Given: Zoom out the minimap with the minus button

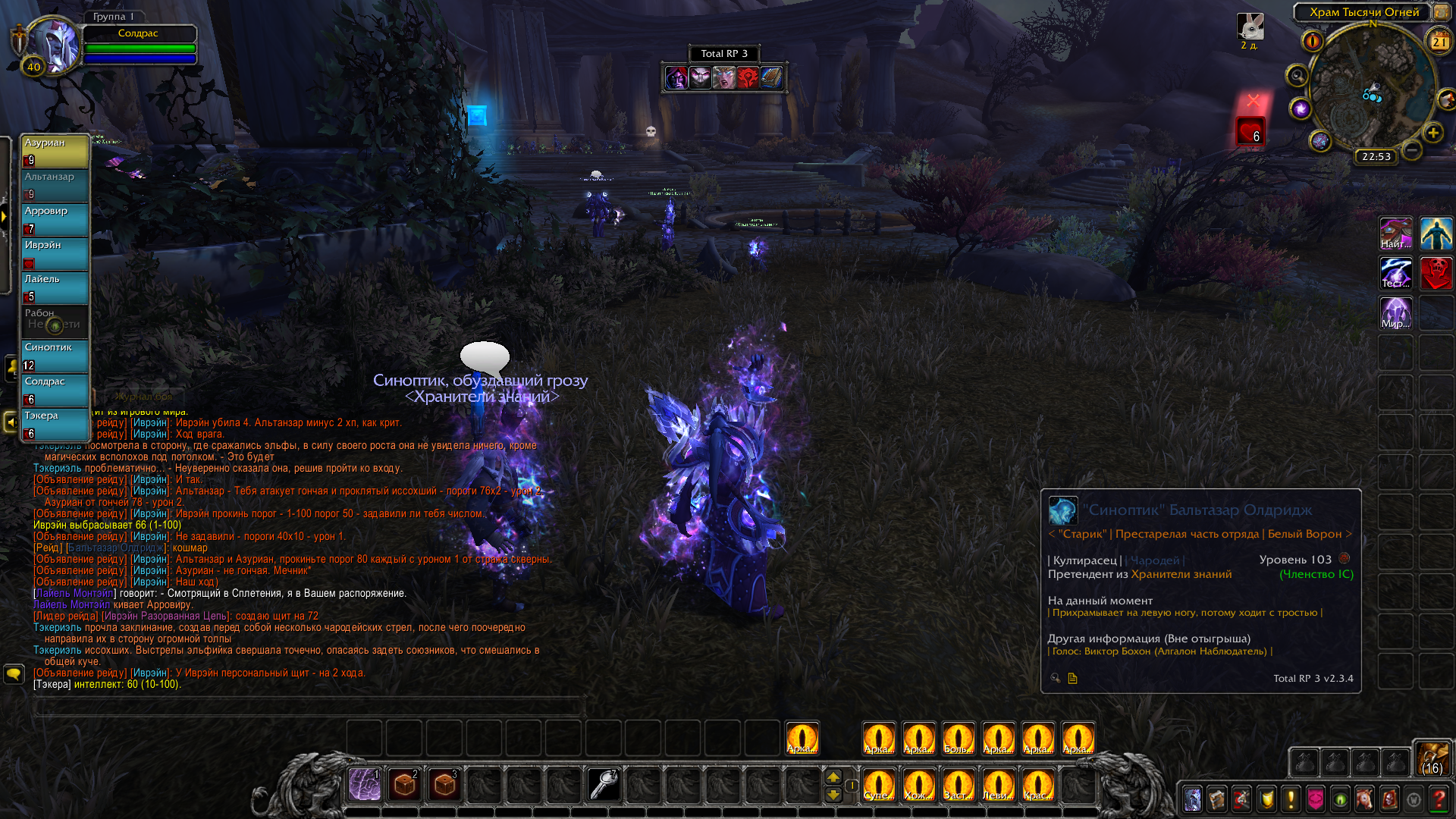Looking at the screenshot, I should click(x=1412, y=150).
